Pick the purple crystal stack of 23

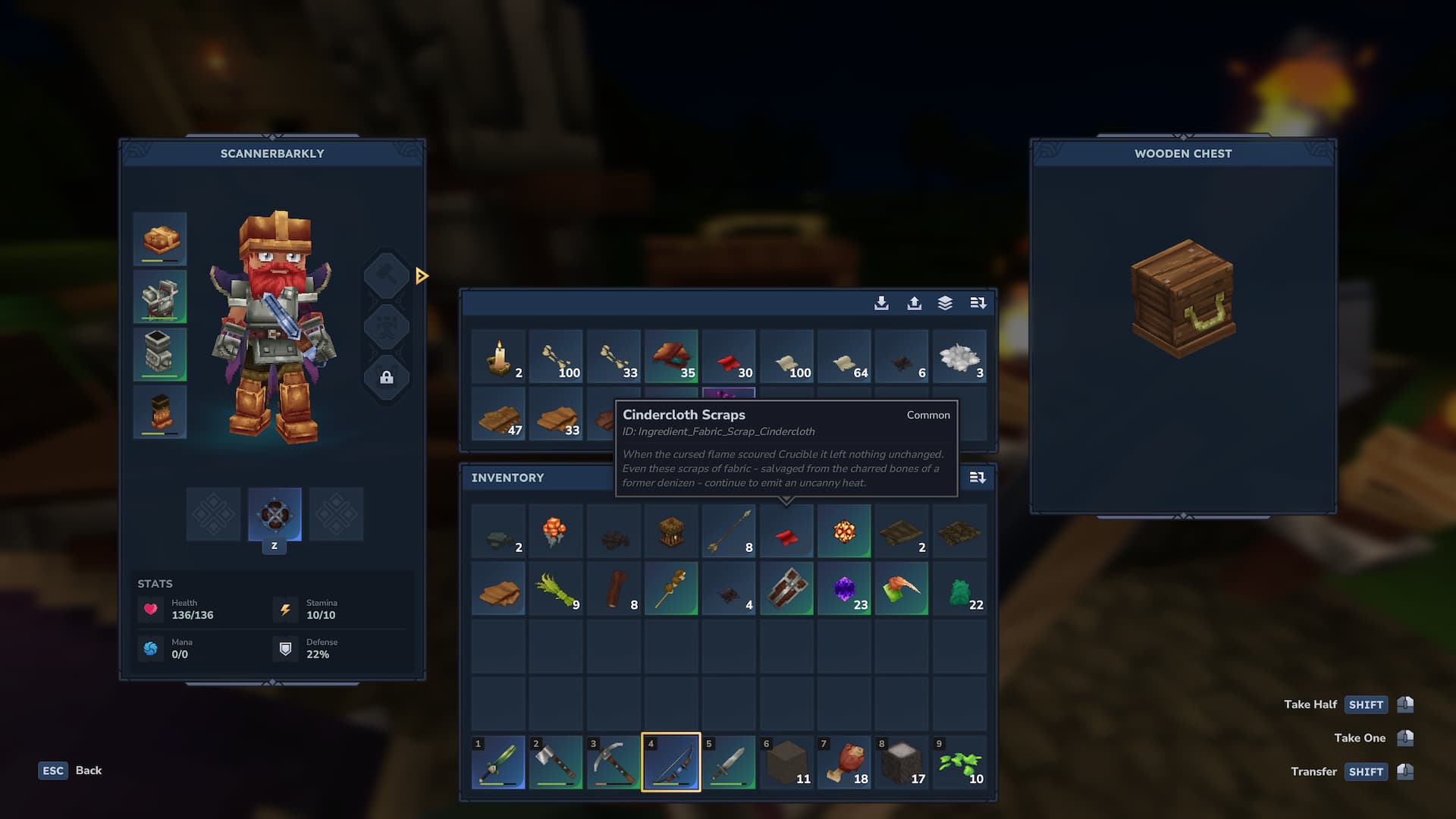click(844, 589)
